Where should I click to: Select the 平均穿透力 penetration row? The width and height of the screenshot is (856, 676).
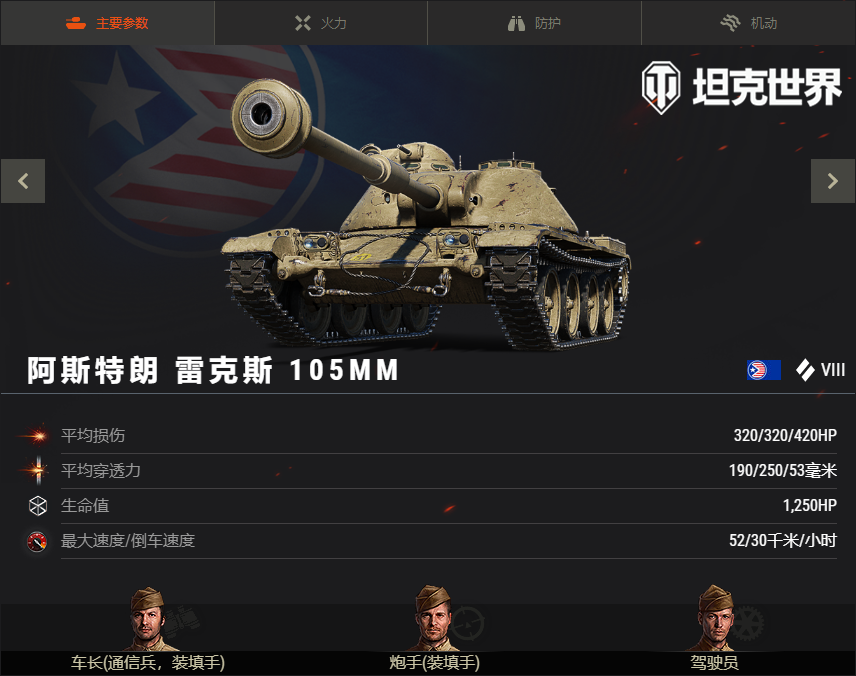click(428, 471)
